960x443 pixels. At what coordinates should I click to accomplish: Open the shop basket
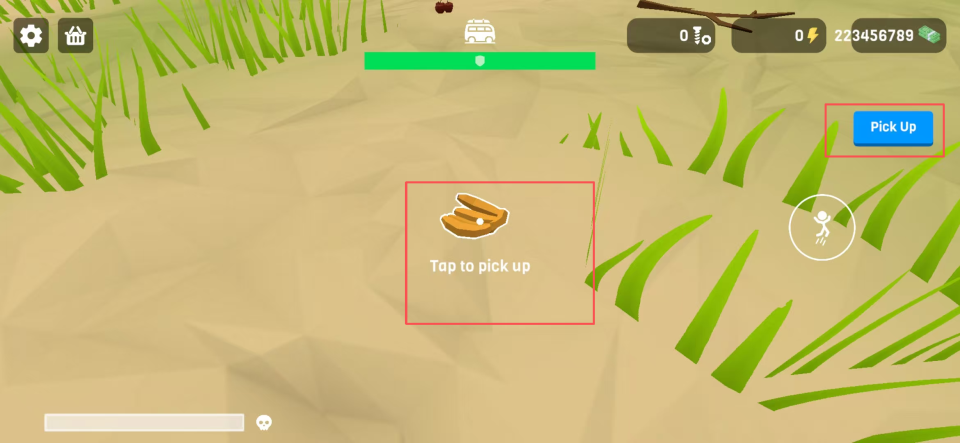tap(76, 36)
